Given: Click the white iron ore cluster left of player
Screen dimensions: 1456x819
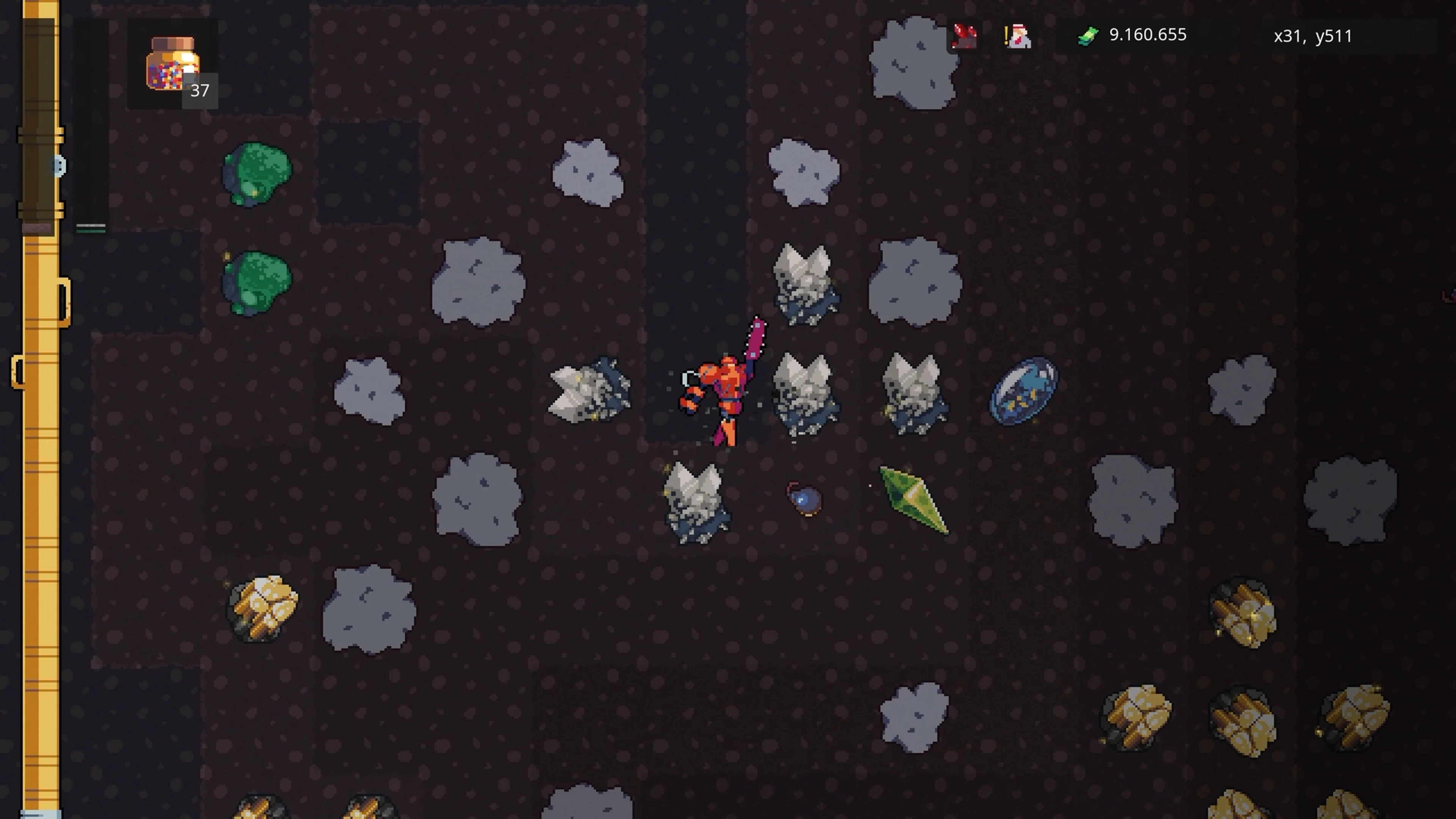Looking at the screenshot, I should click(x=588, y=390).
